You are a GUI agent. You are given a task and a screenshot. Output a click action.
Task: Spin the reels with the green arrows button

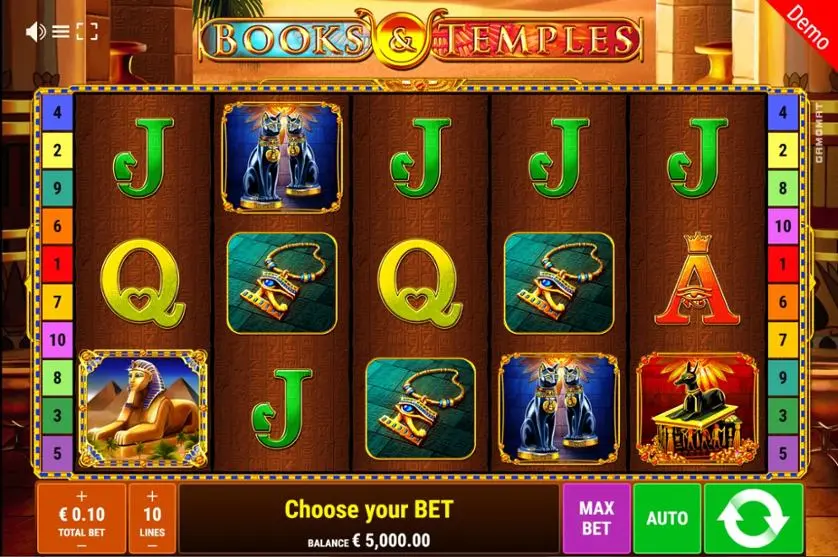click(x=754, y=518)
